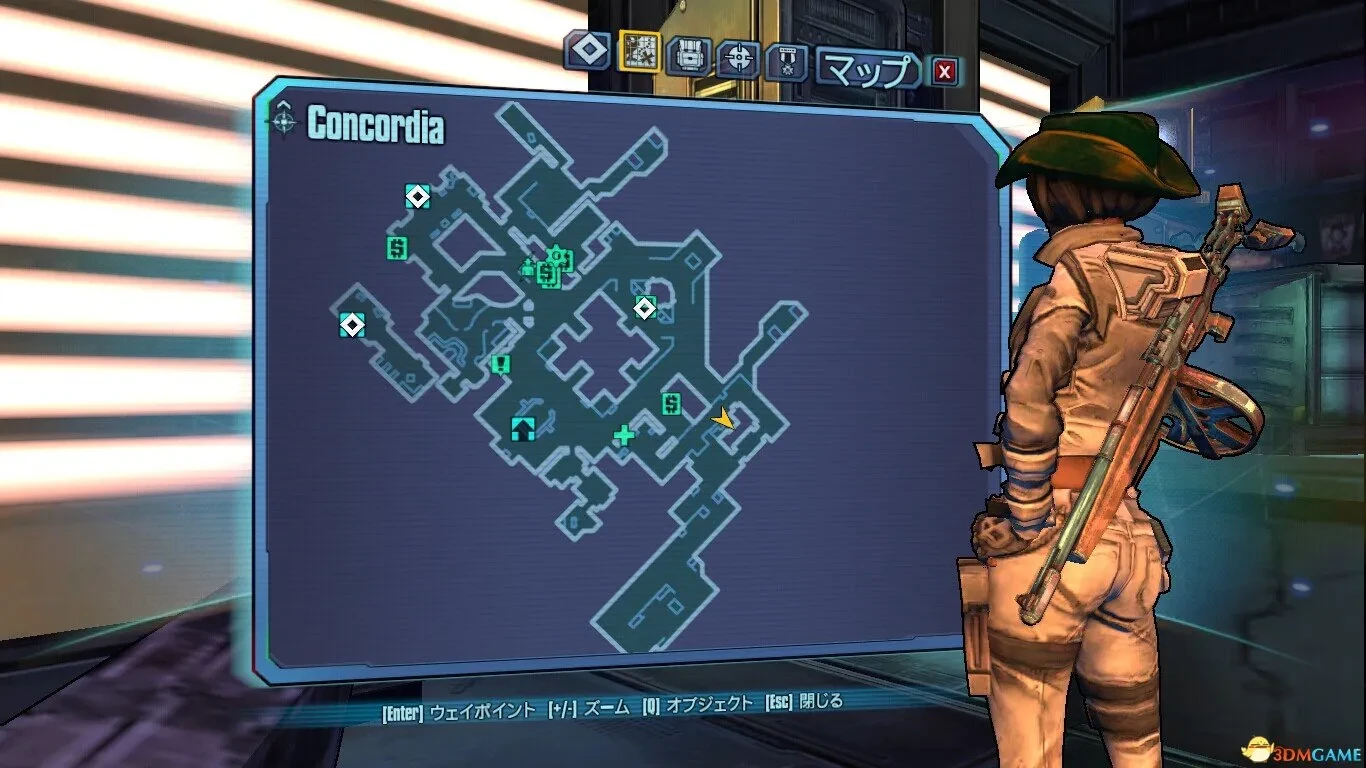1366x768 pixels.
Task: Select the yellow player arrow on map
Action: click(x=722, y=419)
